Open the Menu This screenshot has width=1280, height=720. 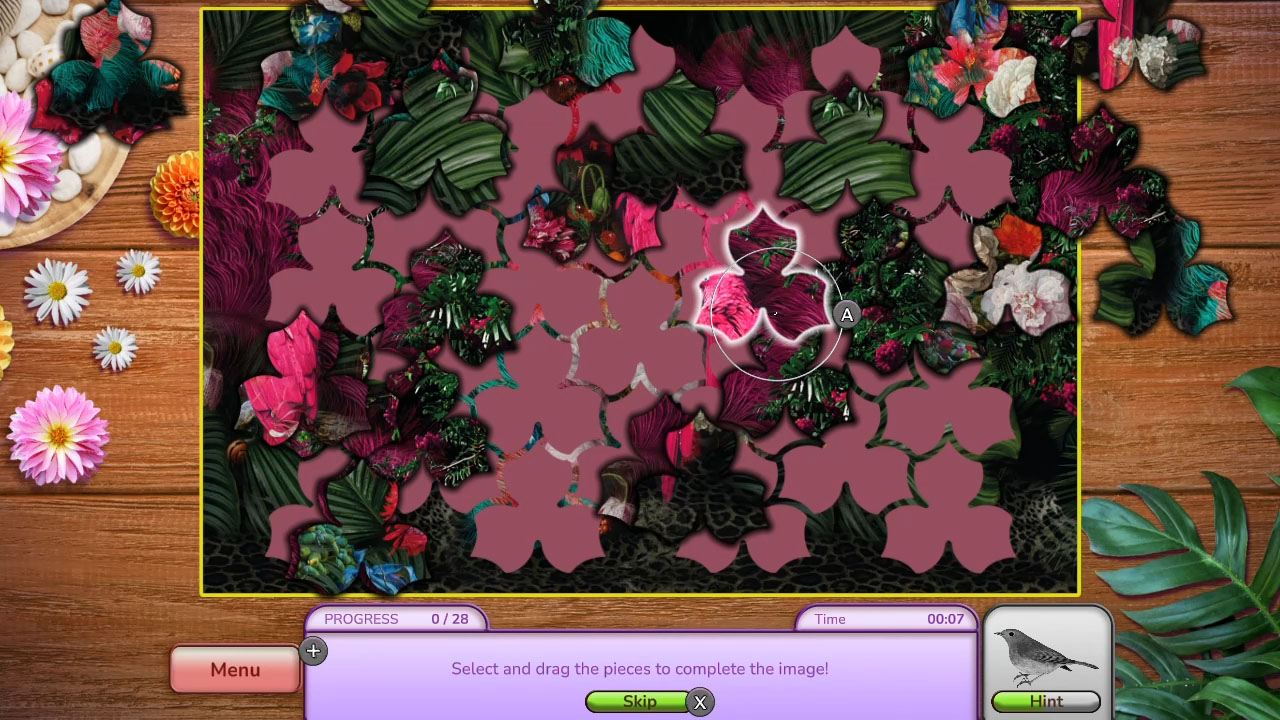tap(234, 669)
